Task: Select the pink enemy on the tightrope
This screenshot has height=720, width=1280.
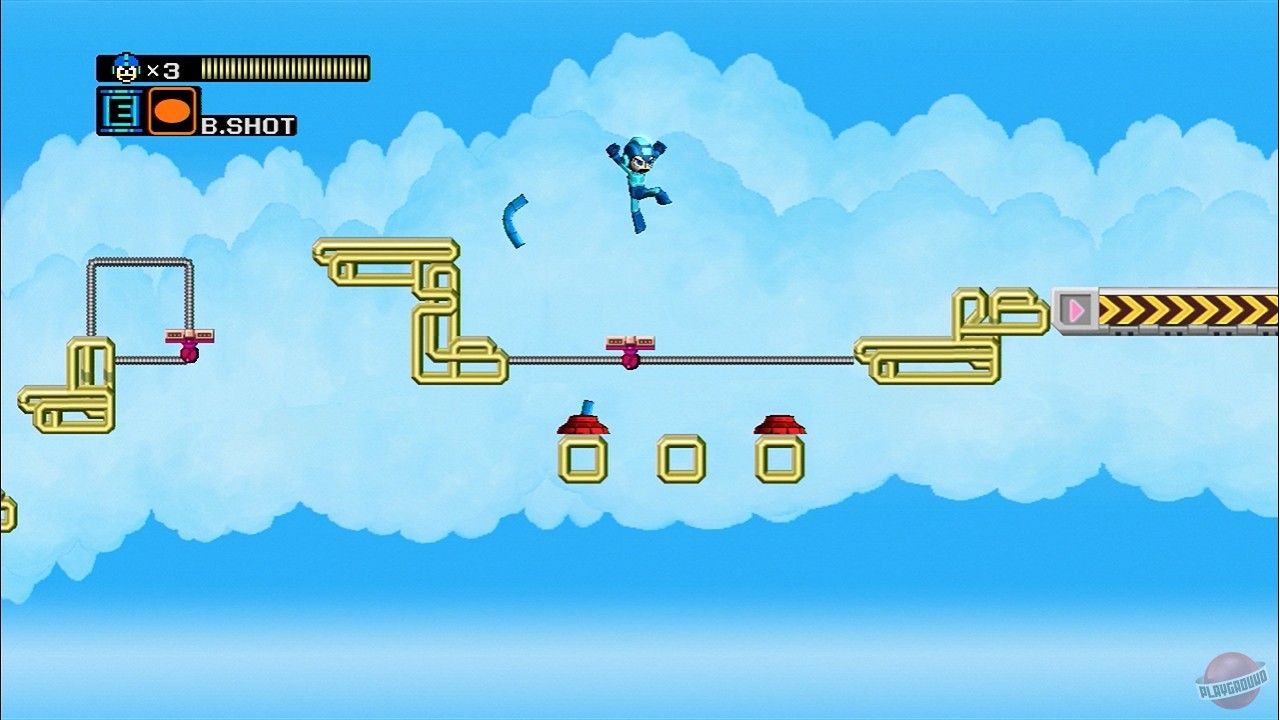Action: (630, 360)
